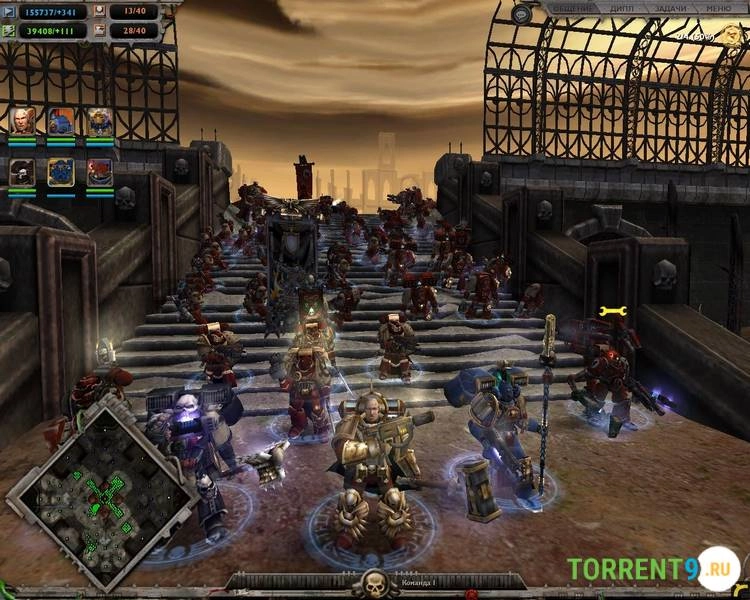
Task: Open the Задачи objectives panel
Action: point(670,9)
